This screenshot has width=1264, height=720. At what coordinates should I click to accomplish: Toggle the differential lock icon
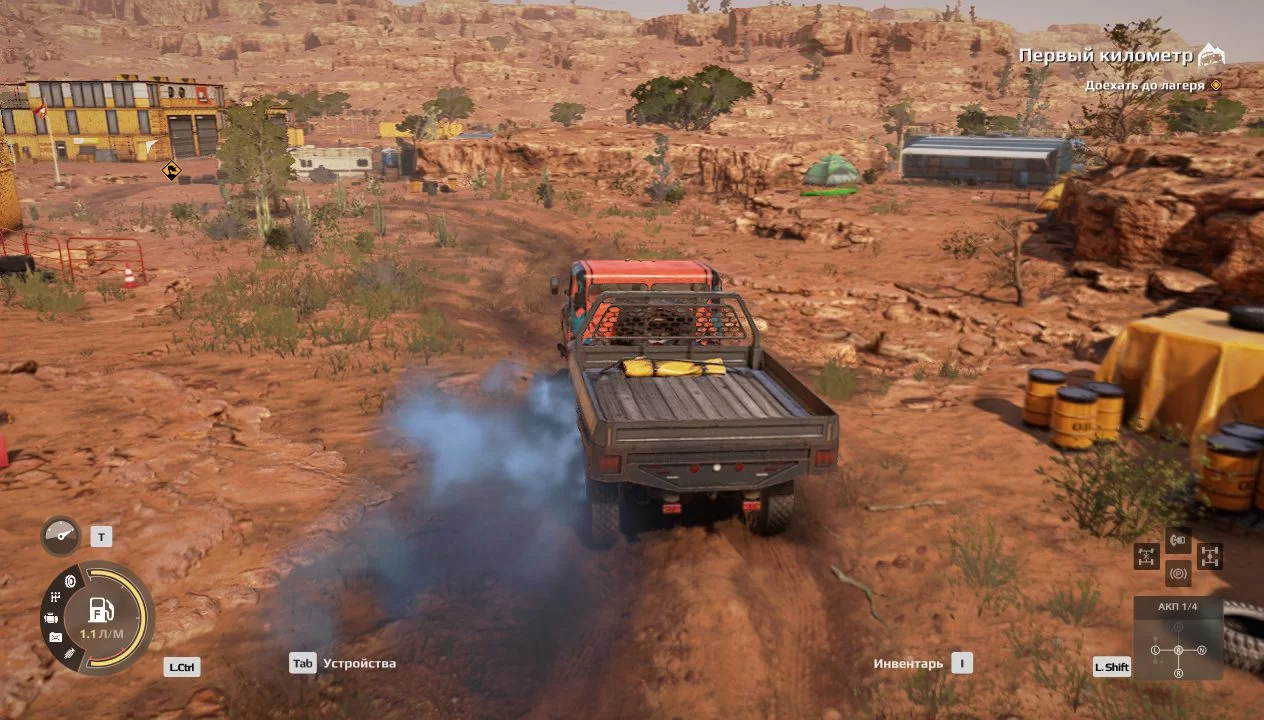1146,556
